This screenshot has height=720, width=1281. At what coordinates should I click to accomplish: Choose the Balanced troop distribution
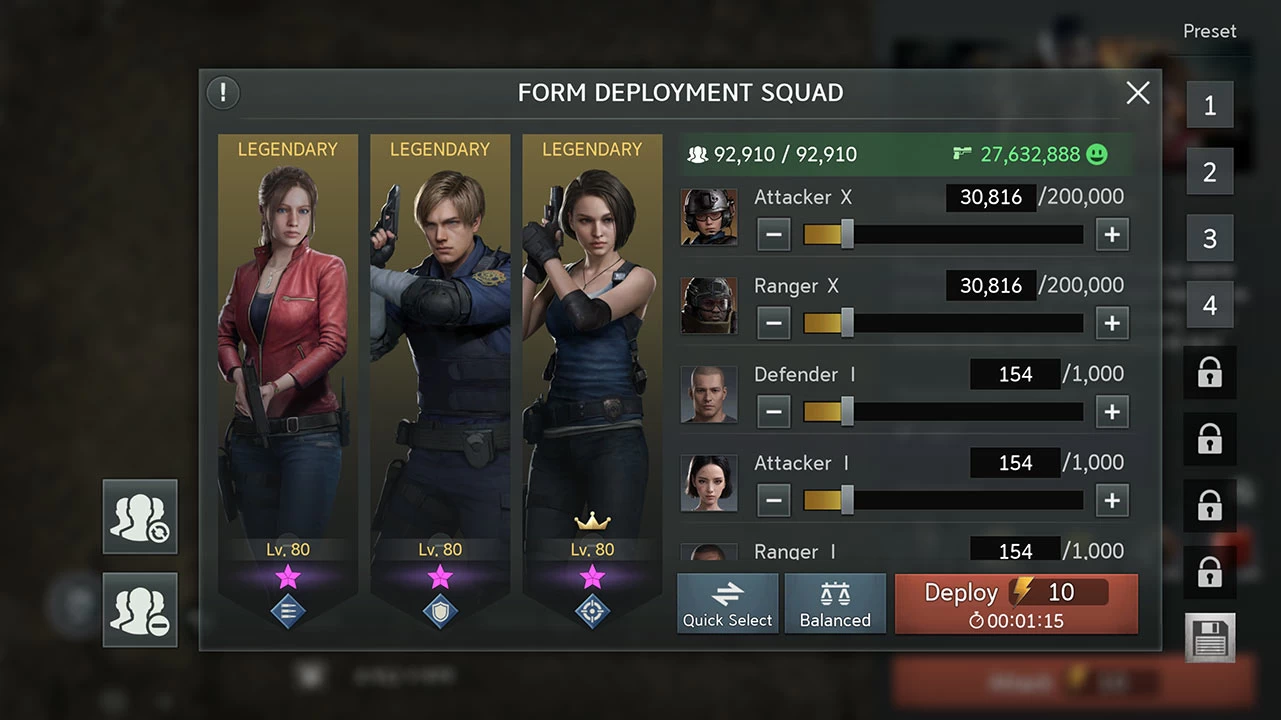click(835, 604)
